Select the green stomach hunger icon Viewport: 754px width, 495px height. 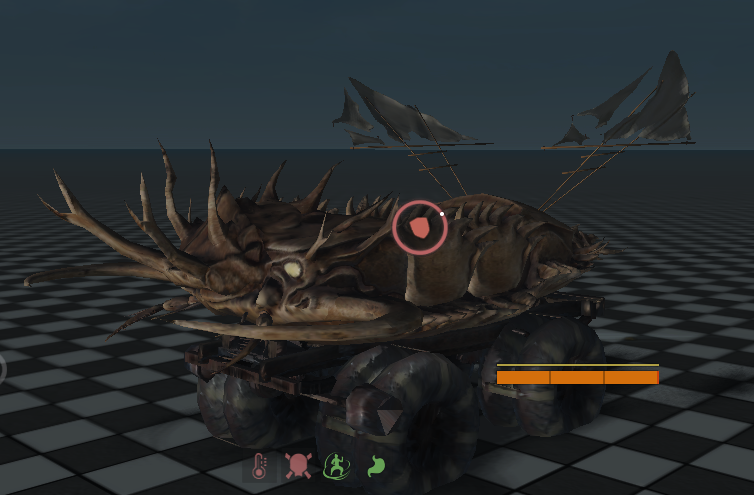[375, 466]
